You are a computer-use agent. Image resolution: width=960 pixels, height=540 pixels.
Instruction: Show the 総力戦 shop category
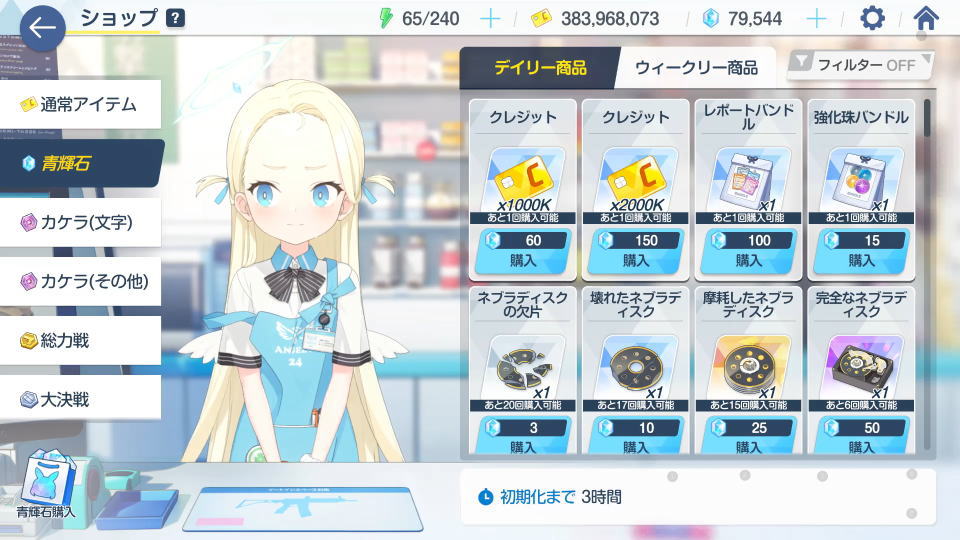(x=80, y=340)
